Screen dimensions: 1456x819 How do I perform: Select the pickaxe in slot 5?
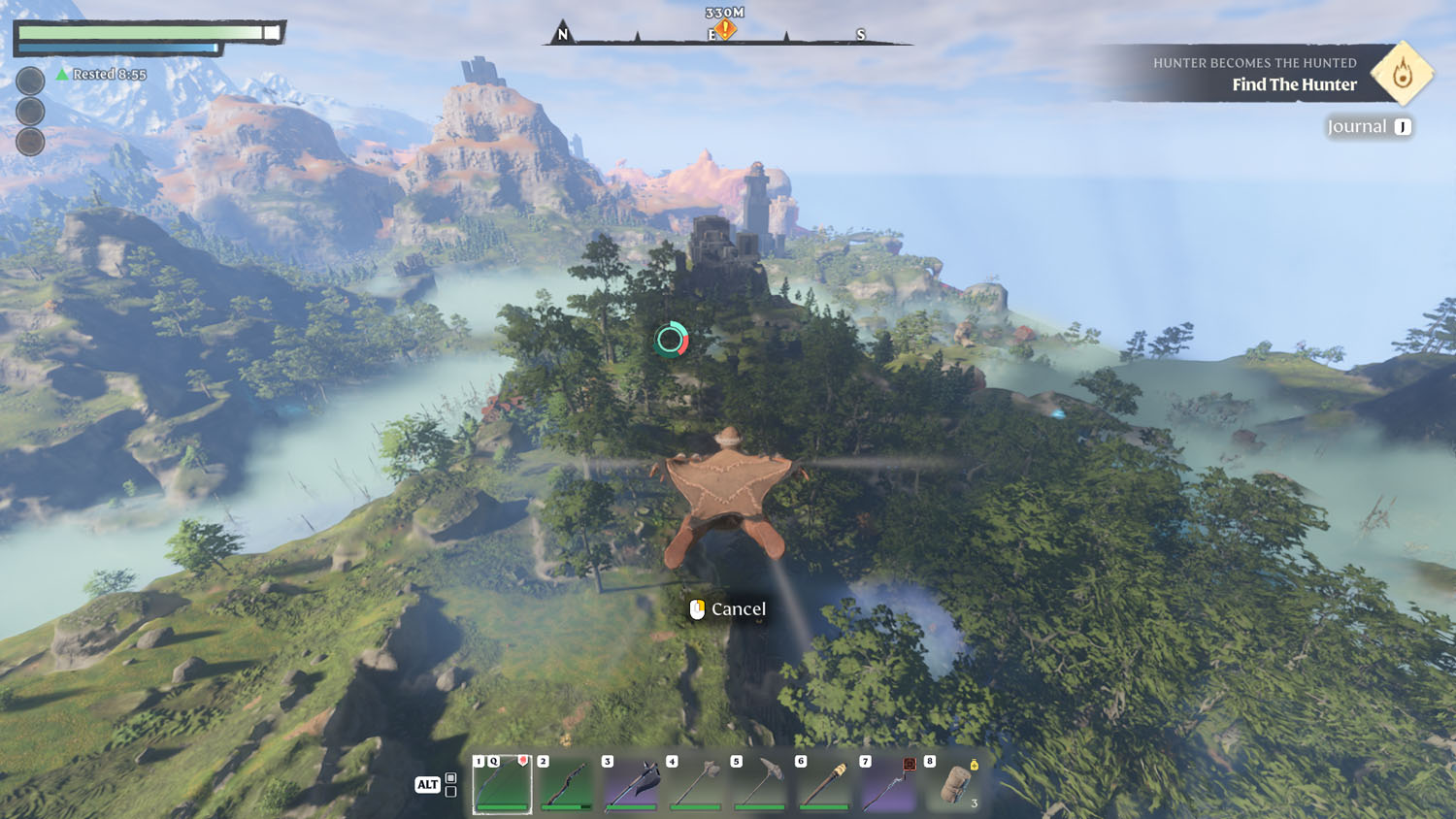coord(760,784)
